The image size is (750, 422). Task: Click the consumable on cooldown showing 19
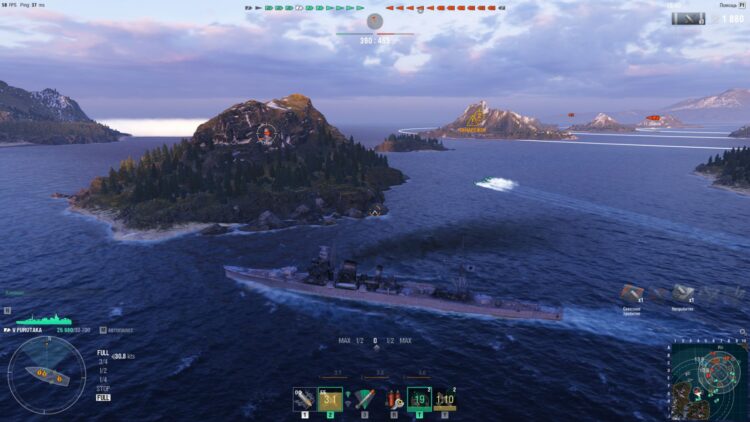coord(419,399)
